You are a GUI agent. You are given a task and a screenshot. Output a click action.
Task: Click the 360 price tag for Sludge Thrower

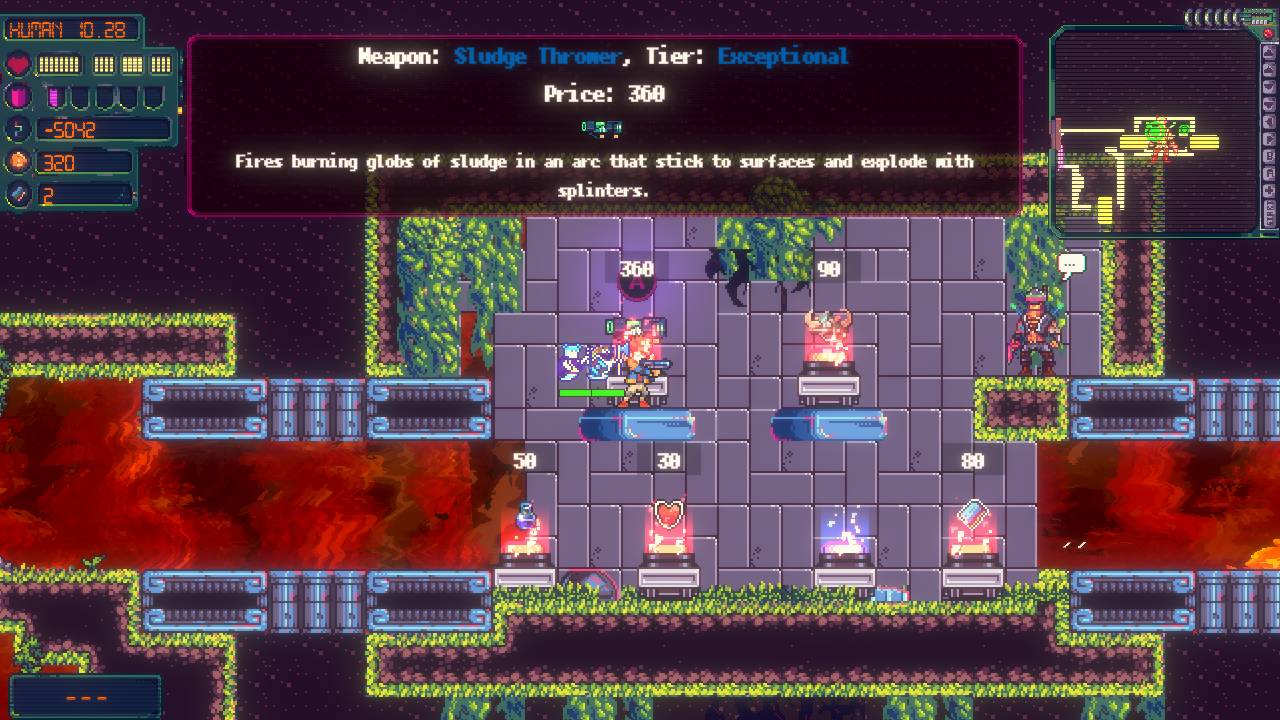[636, 268]
